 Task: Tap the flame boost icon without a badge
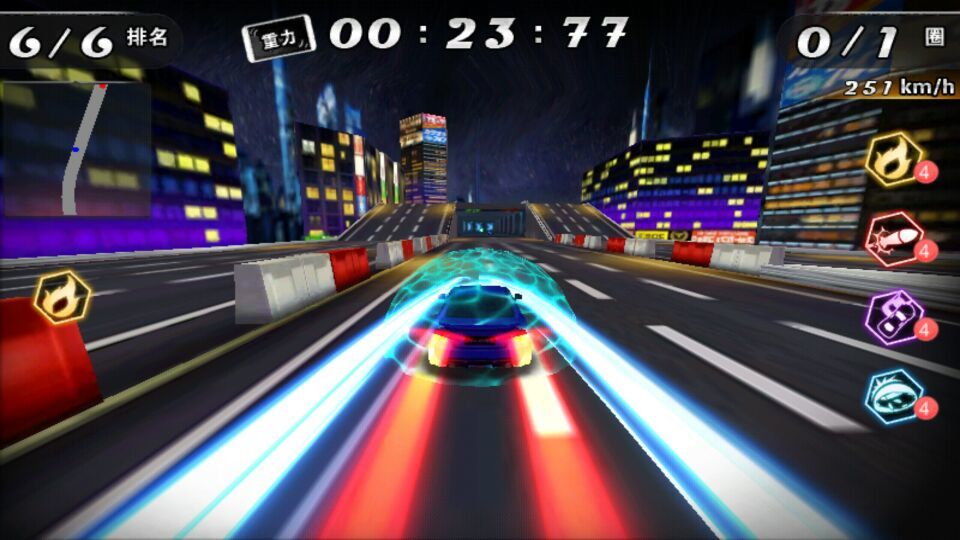[x=63, y=297]
